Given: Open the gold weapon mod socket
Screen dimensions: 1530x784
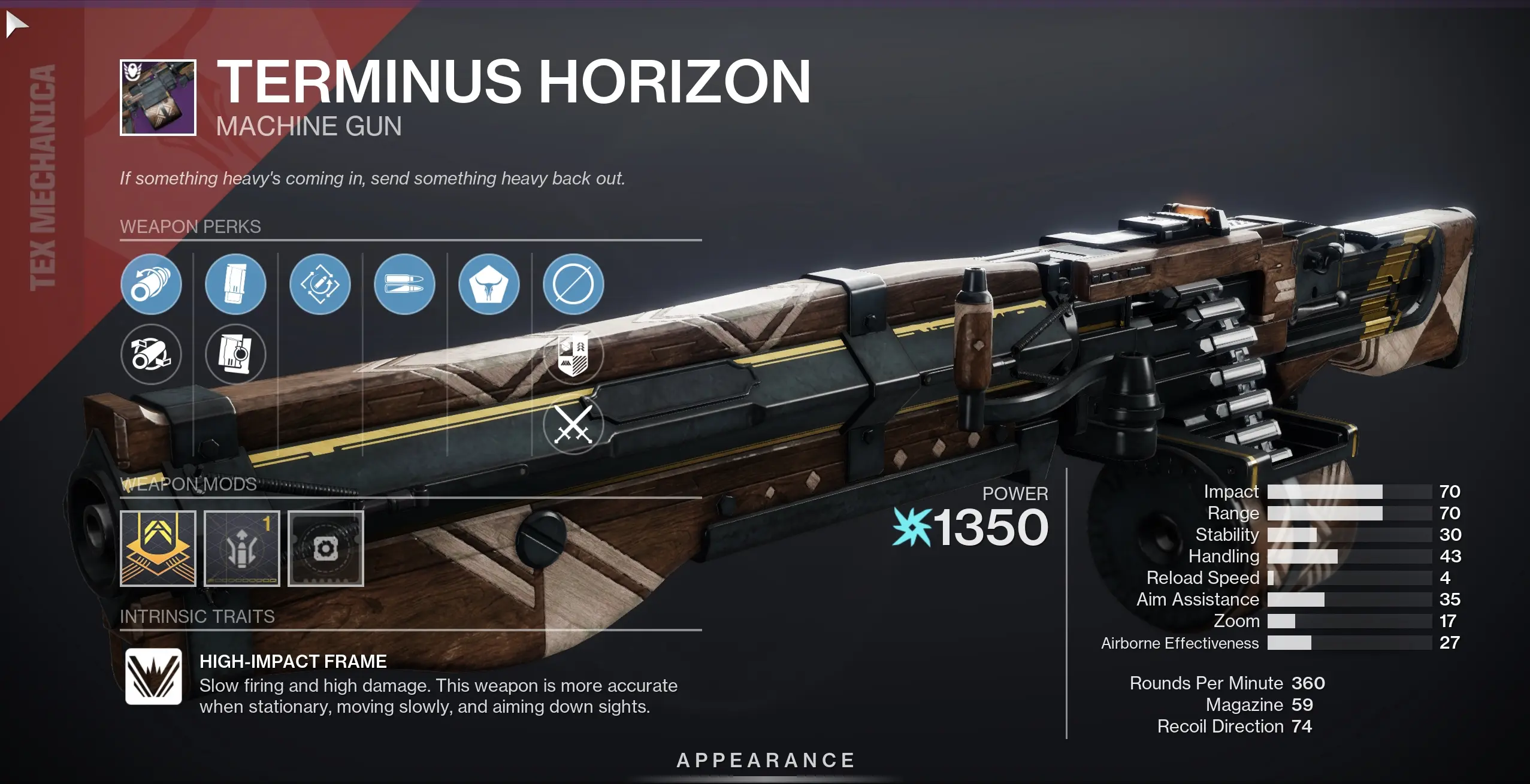Looking at the screenshot, I should 158,549.
